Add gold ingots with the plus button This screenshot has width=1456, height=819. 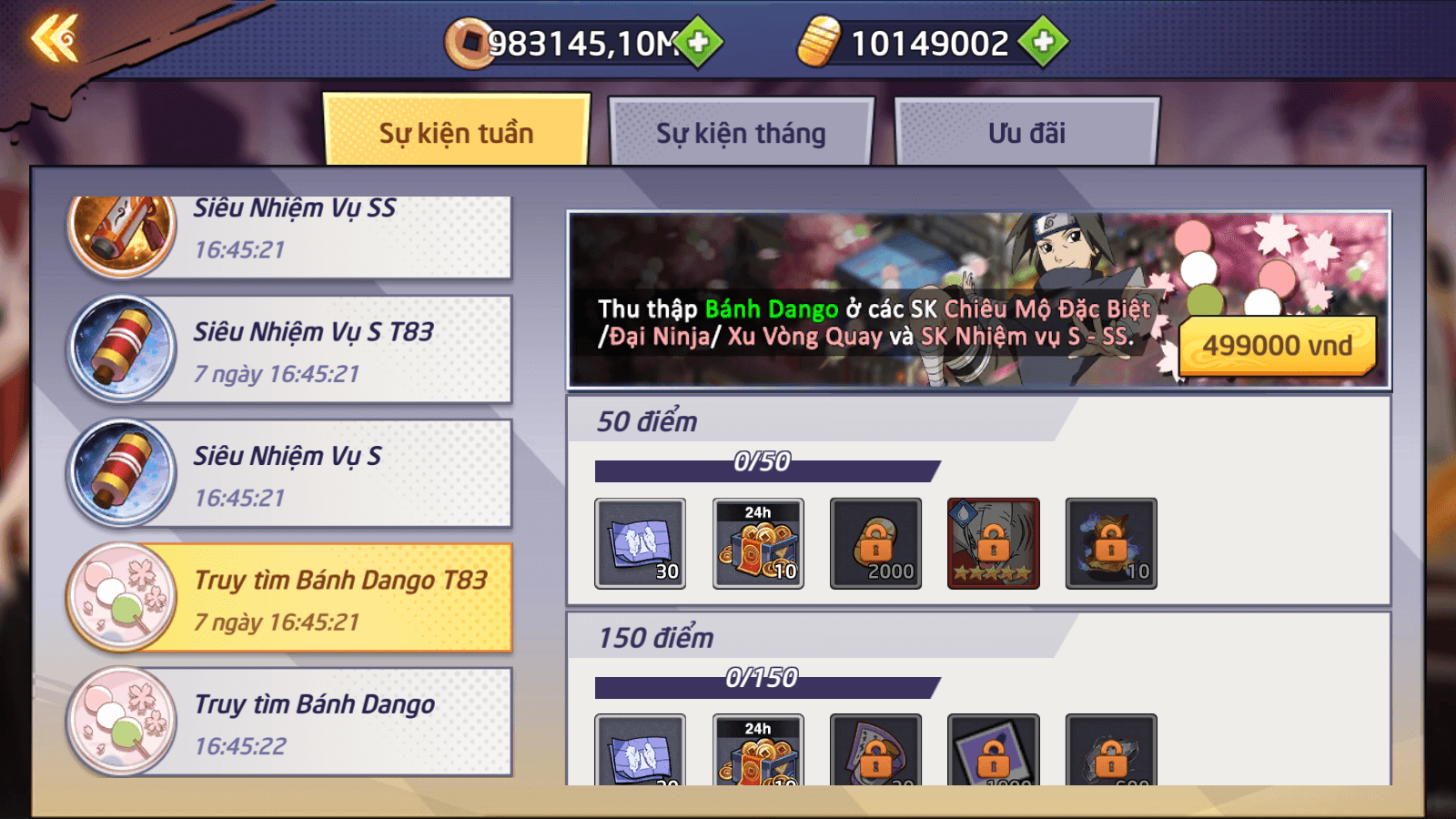click(x=1043, y=42)
